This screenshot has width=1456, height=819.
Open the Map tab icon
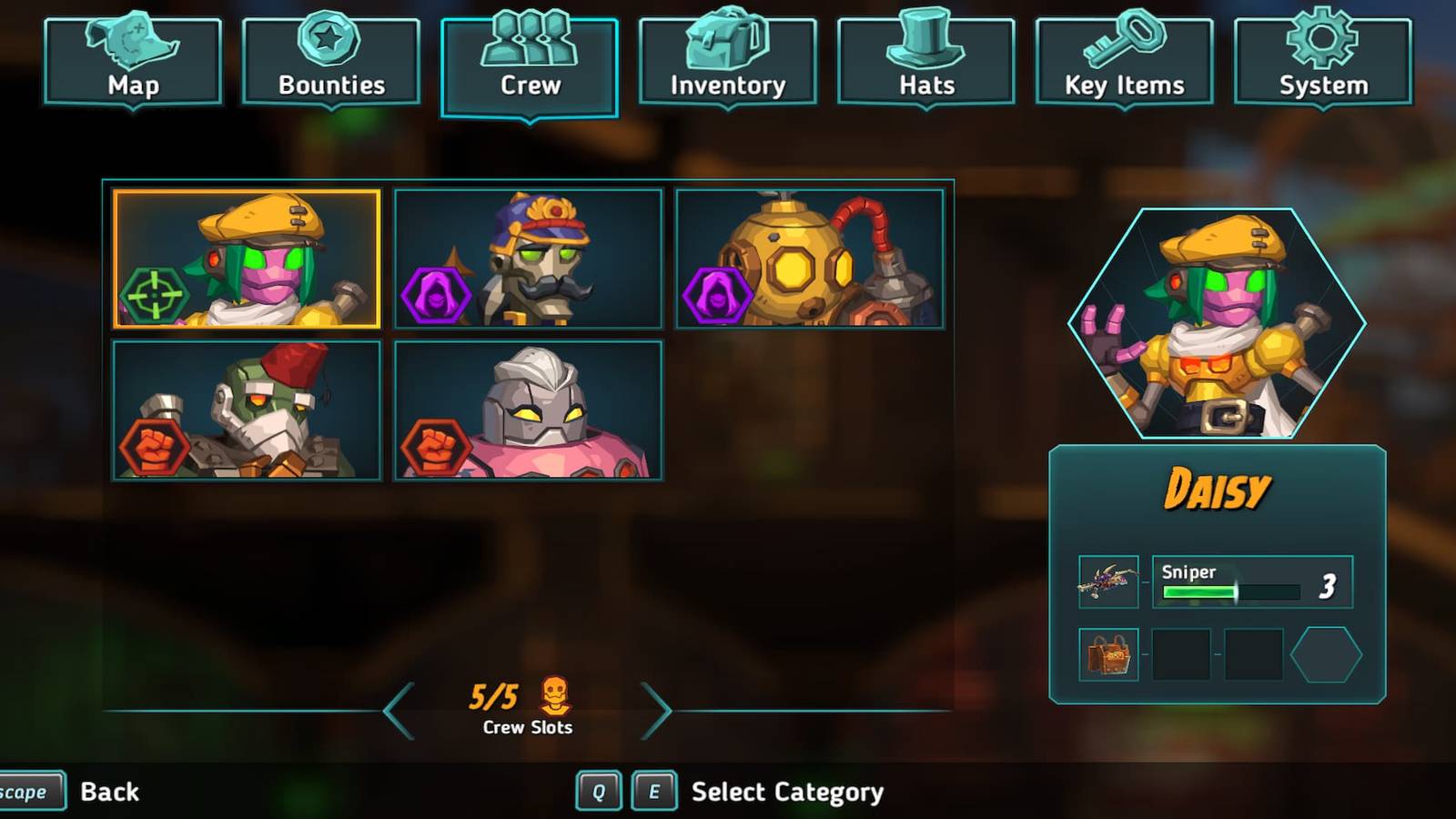point(132,43)
